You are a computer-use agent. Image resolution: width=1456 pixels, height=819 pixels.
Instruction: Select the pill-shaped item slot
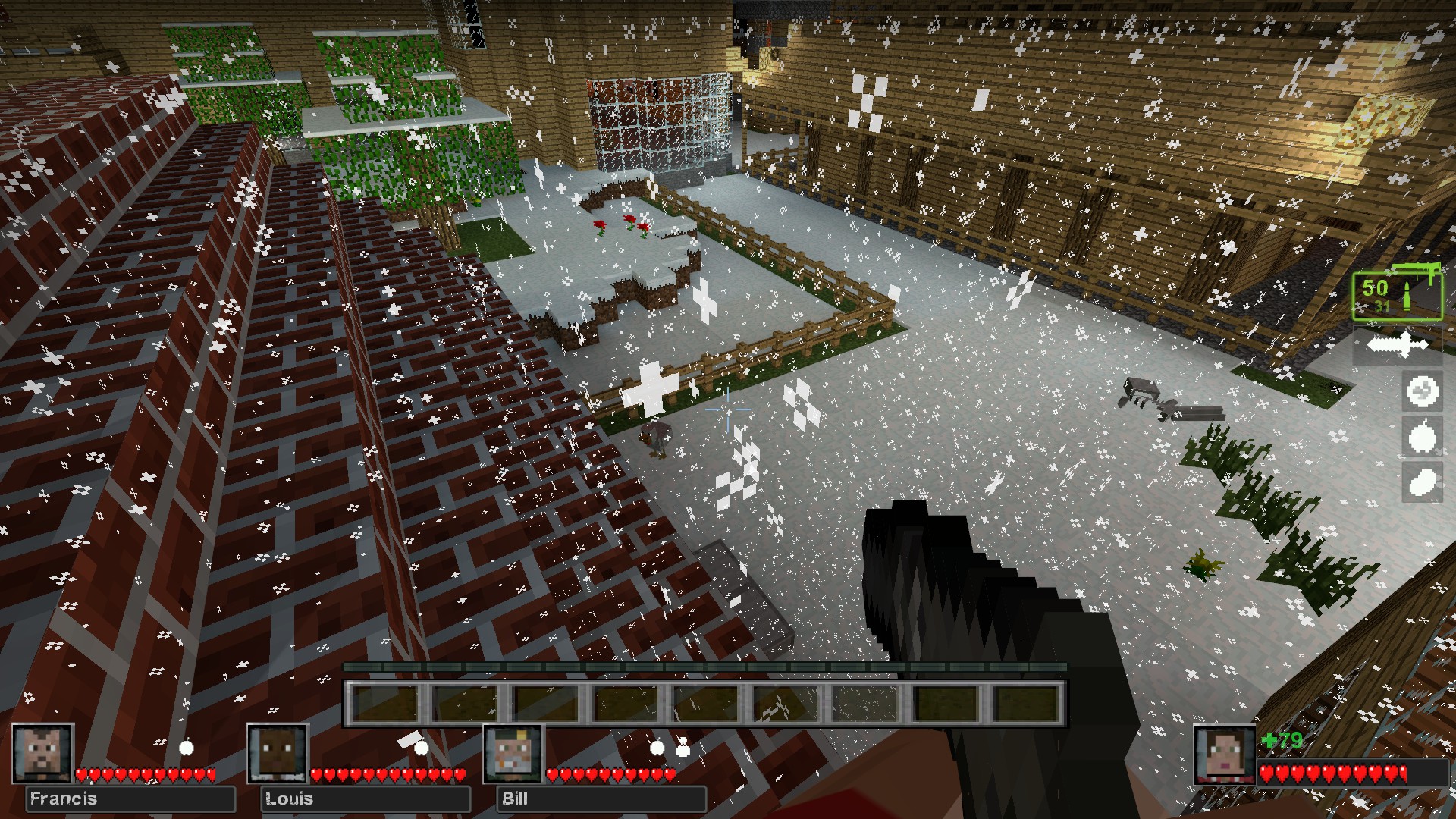(x=1422, y=482)
